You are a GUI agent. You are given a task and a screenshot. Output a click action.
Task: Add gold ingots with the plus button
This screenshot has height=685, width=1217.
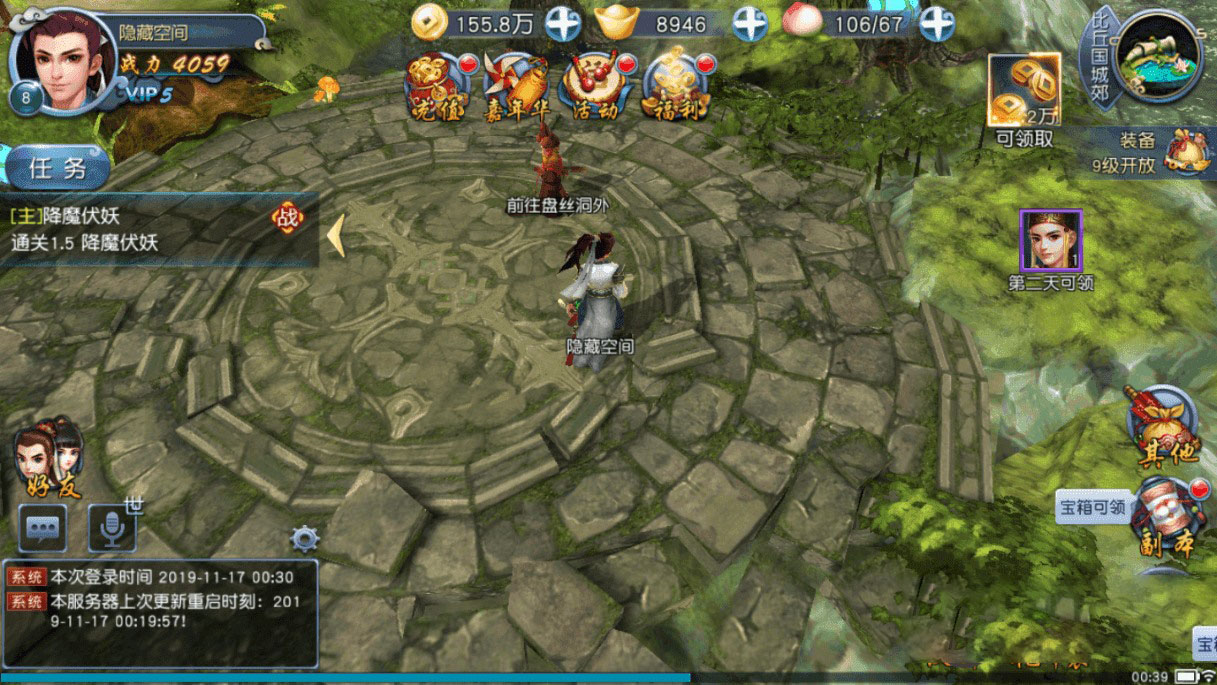[750, 23]
